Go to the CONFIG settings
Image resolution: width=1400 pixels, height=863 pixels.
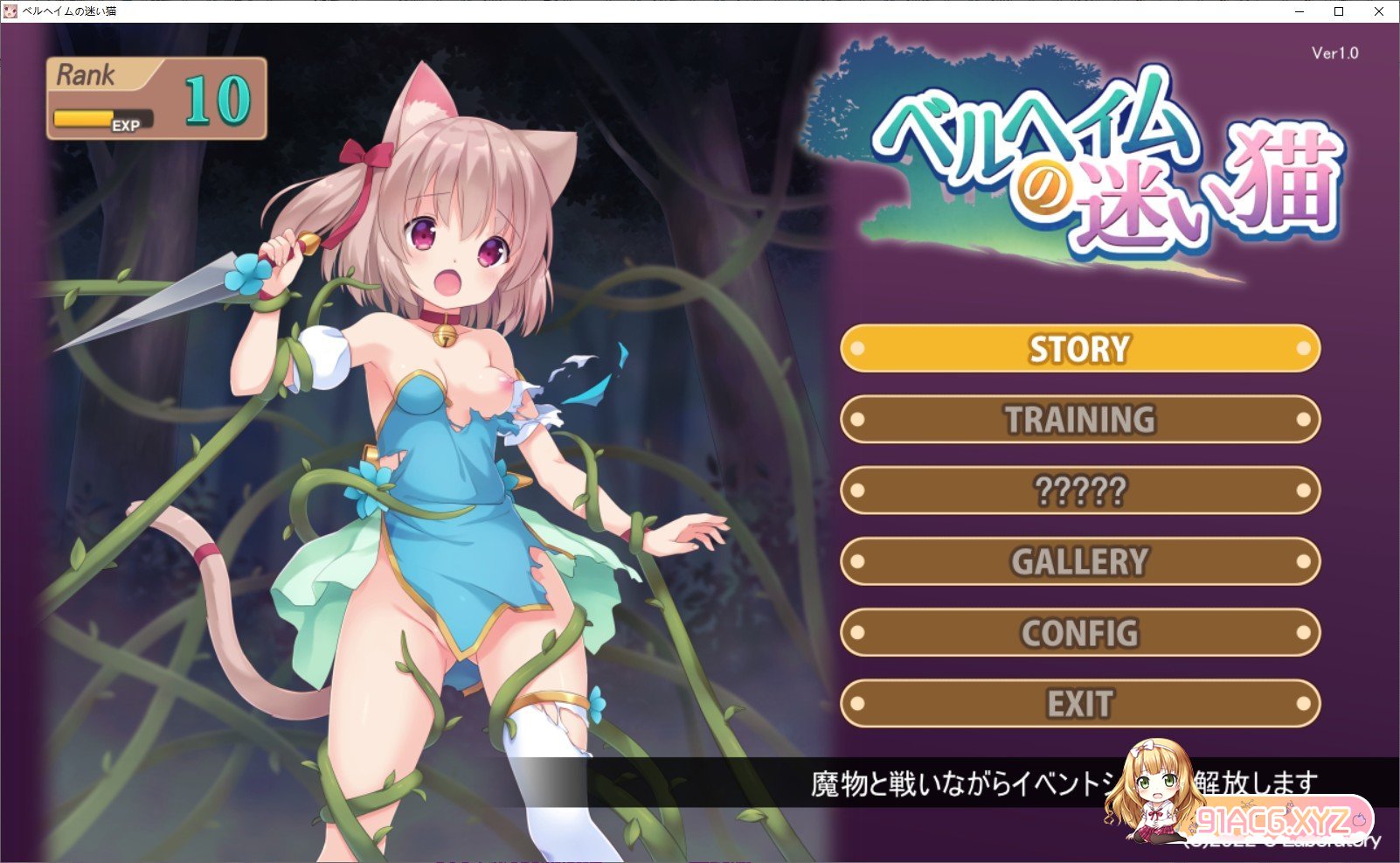point(1079,632)
